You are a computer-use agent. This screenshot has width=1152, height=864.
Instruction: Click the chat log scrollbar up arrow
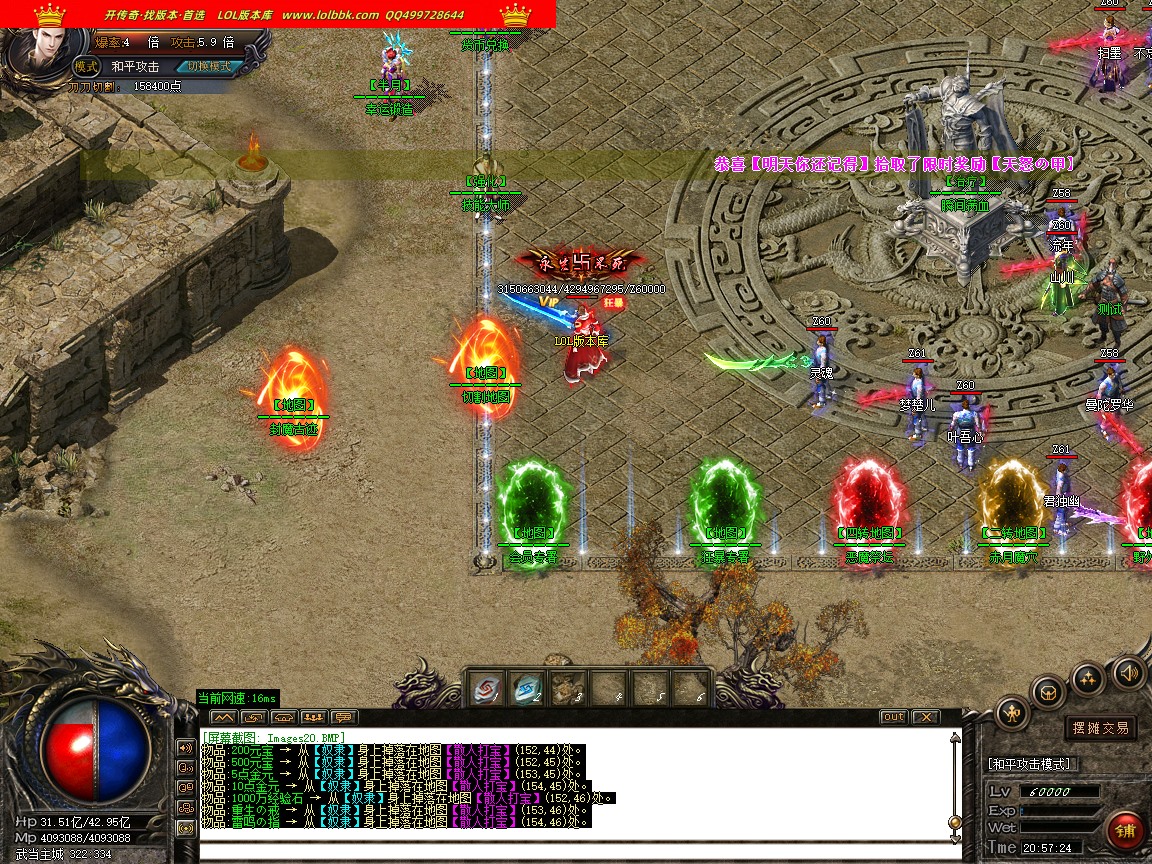point(954,739)
